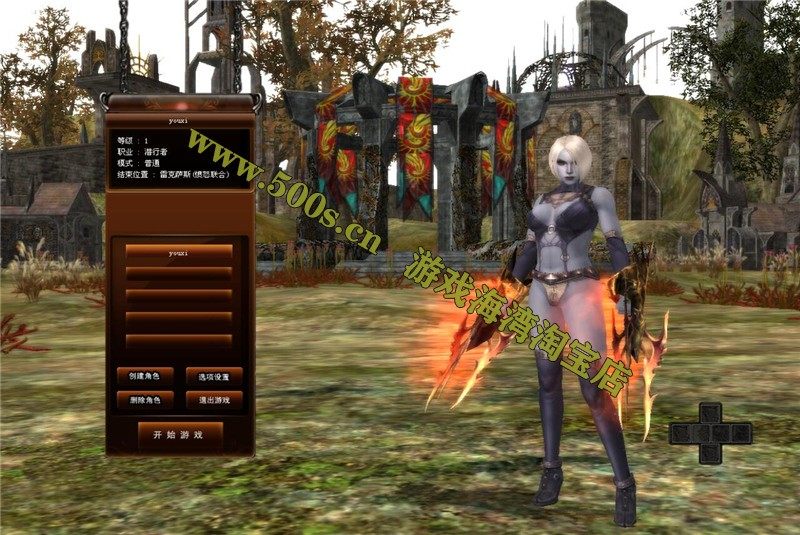Select the youxi character slot
Viewport: 800px width, 535px height.
point(179,252)
